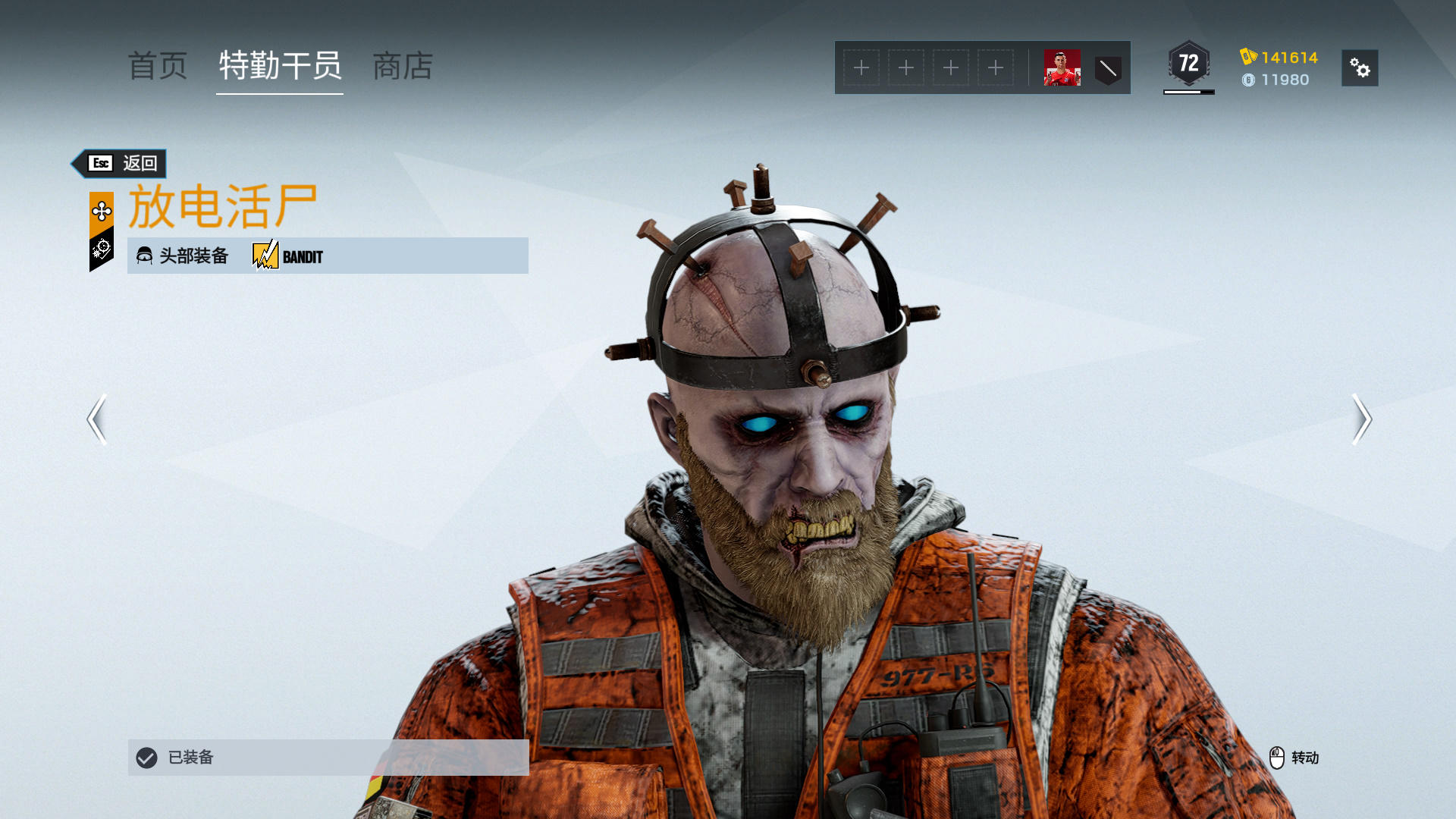
Task: Select the 特勤干员 operators tab
Action: coord(280,67)
